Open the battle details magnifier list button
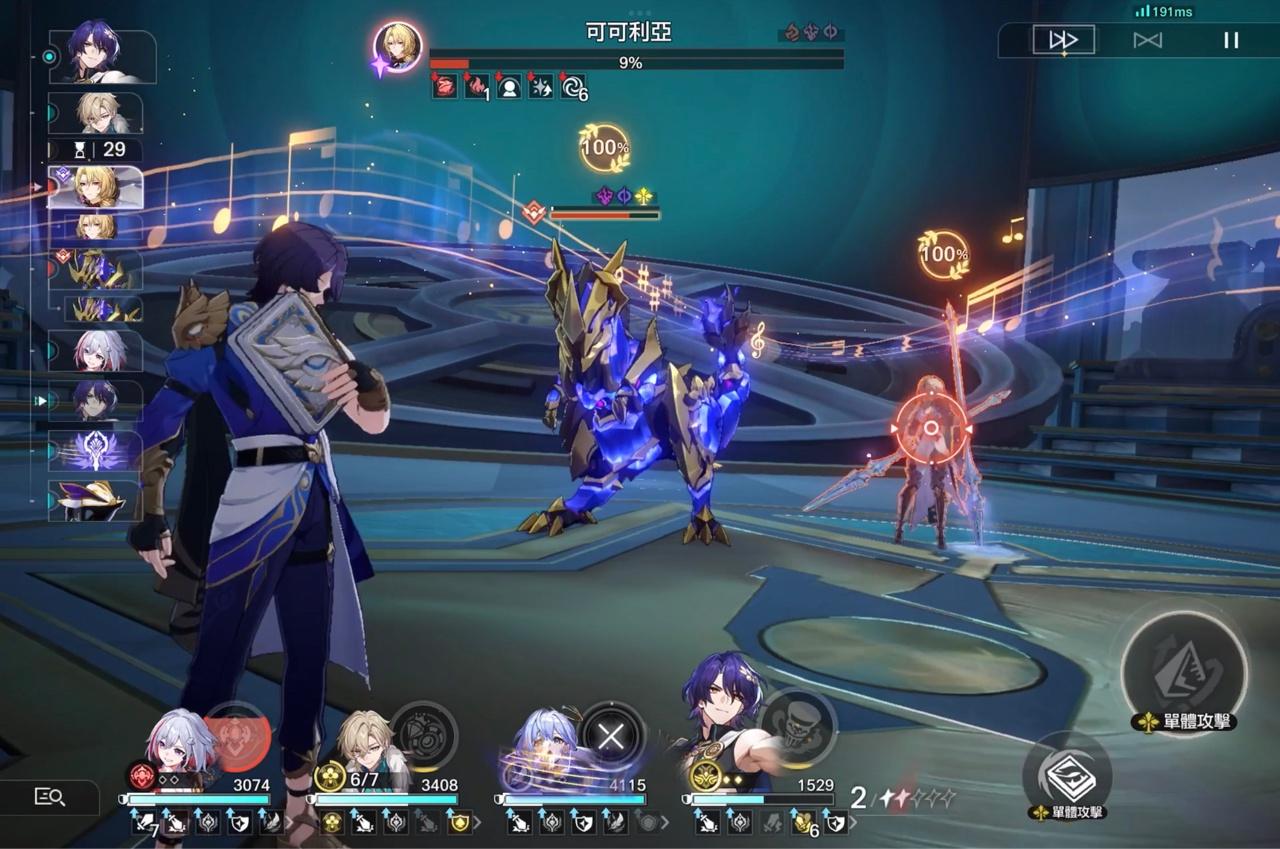Viewport: 1280px width, 849px height. click(x=50, y=797)
